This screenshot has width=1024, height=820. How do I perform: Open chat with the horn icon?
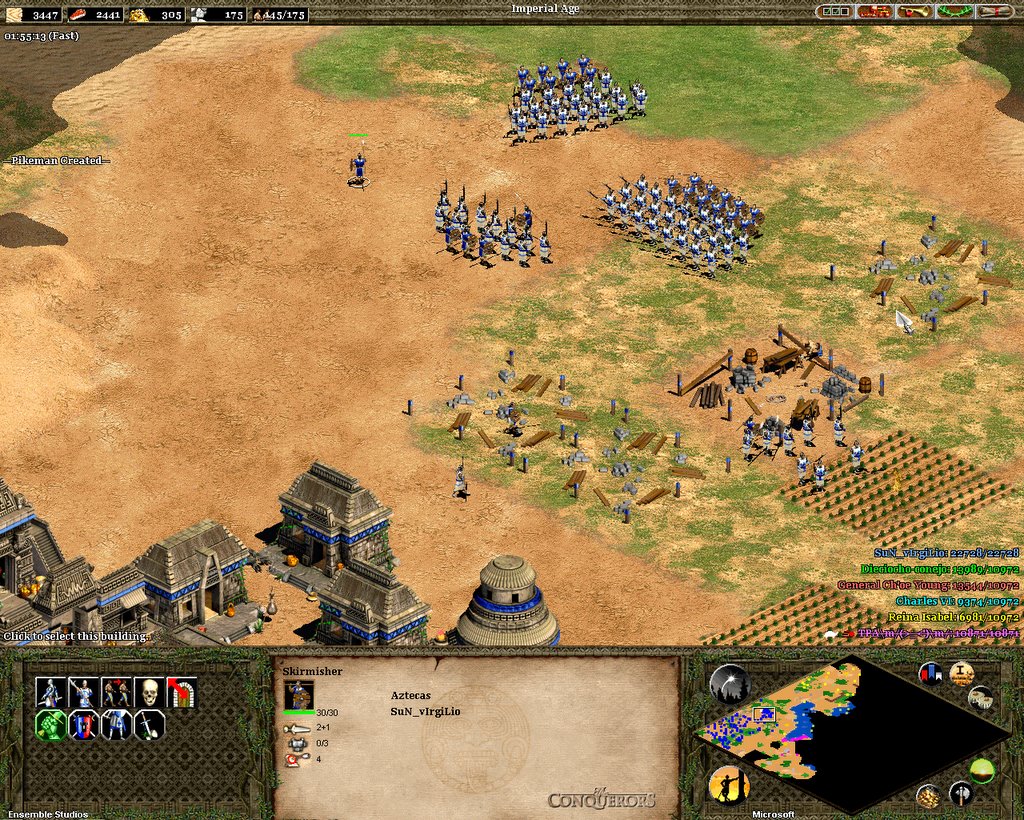(x=913, y=11)
